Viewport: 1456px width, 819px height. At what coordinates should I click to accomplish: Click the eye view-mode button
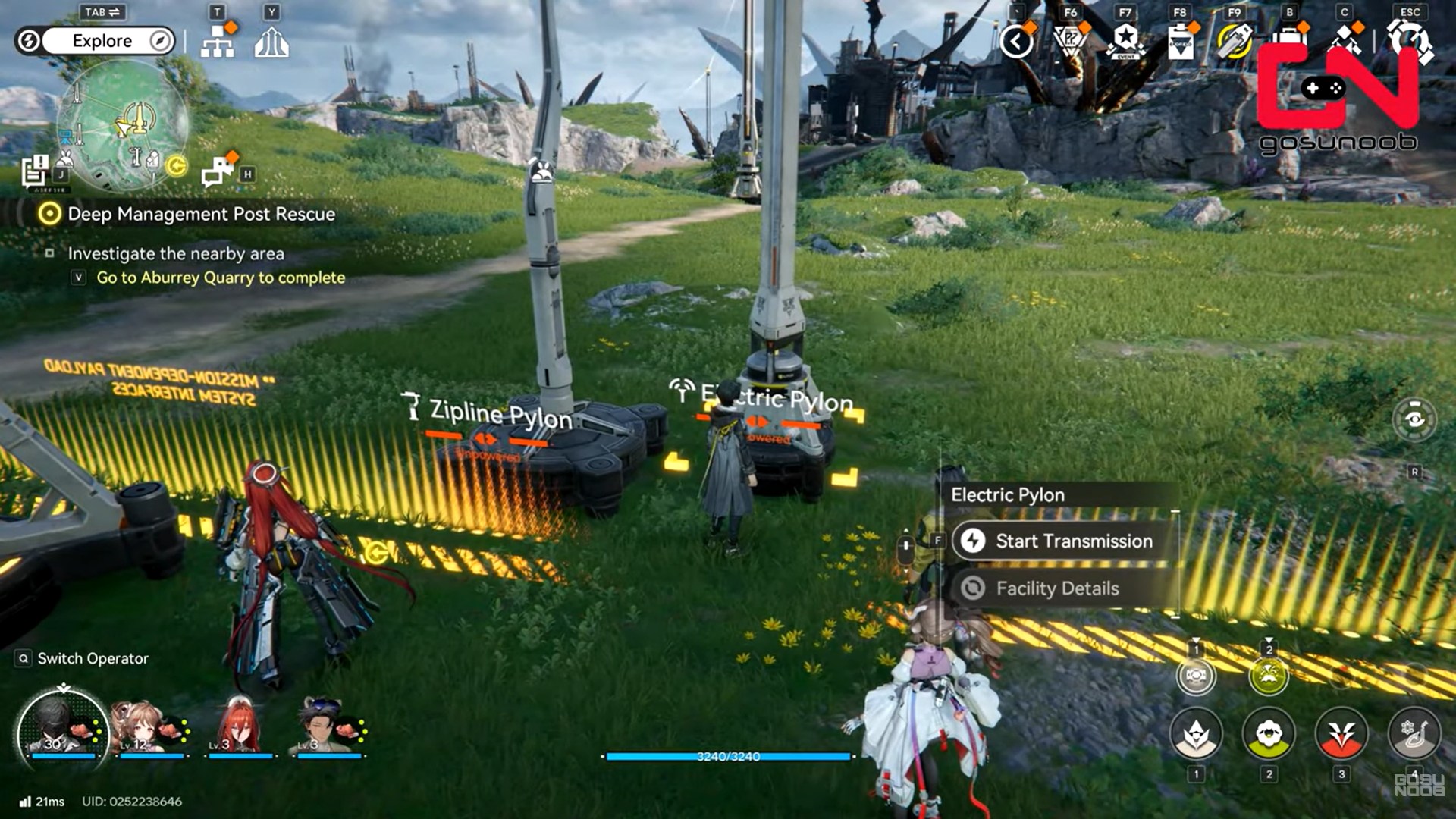(1414, 419)
